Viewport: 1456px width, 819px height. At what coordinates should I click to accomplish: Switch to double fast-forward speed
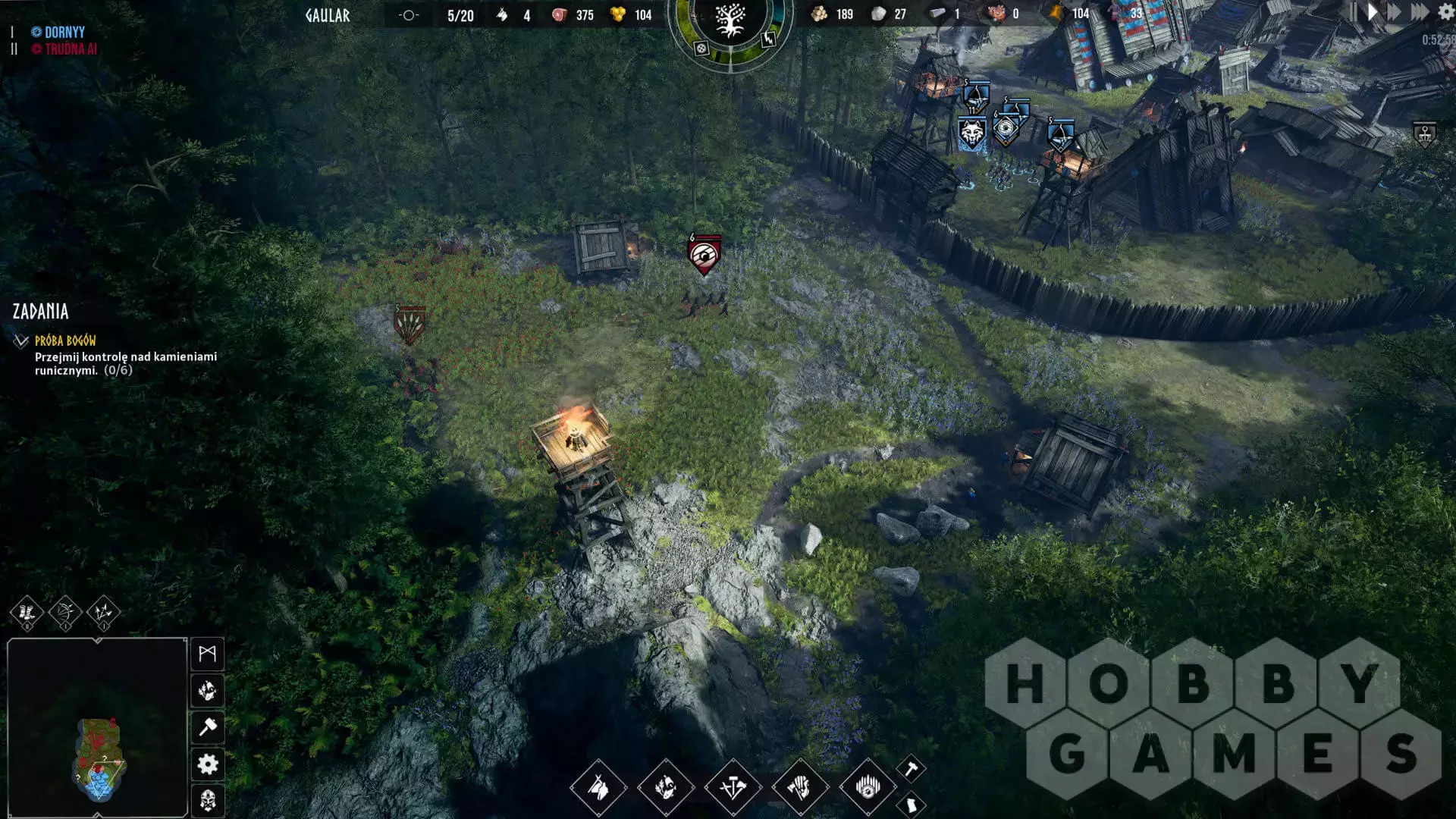(x=1395, y=12)
